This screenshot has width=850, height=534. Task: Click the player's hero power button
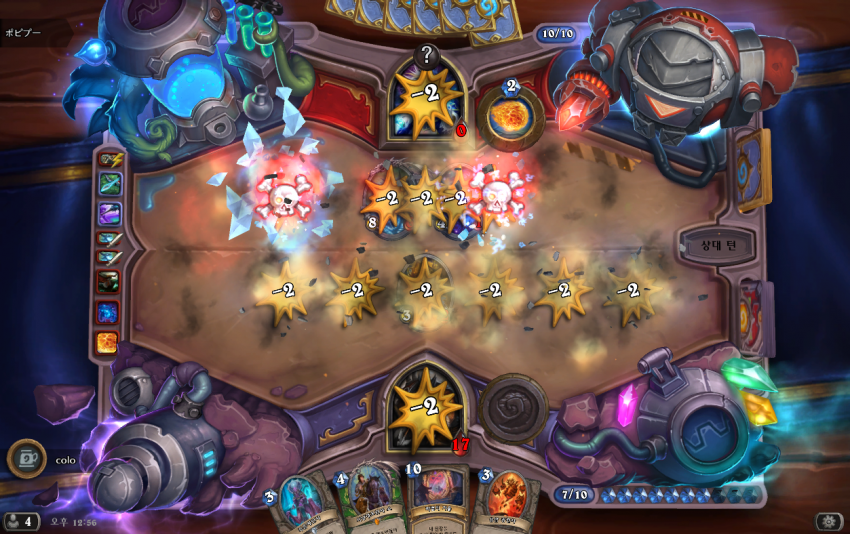[513, 409]
